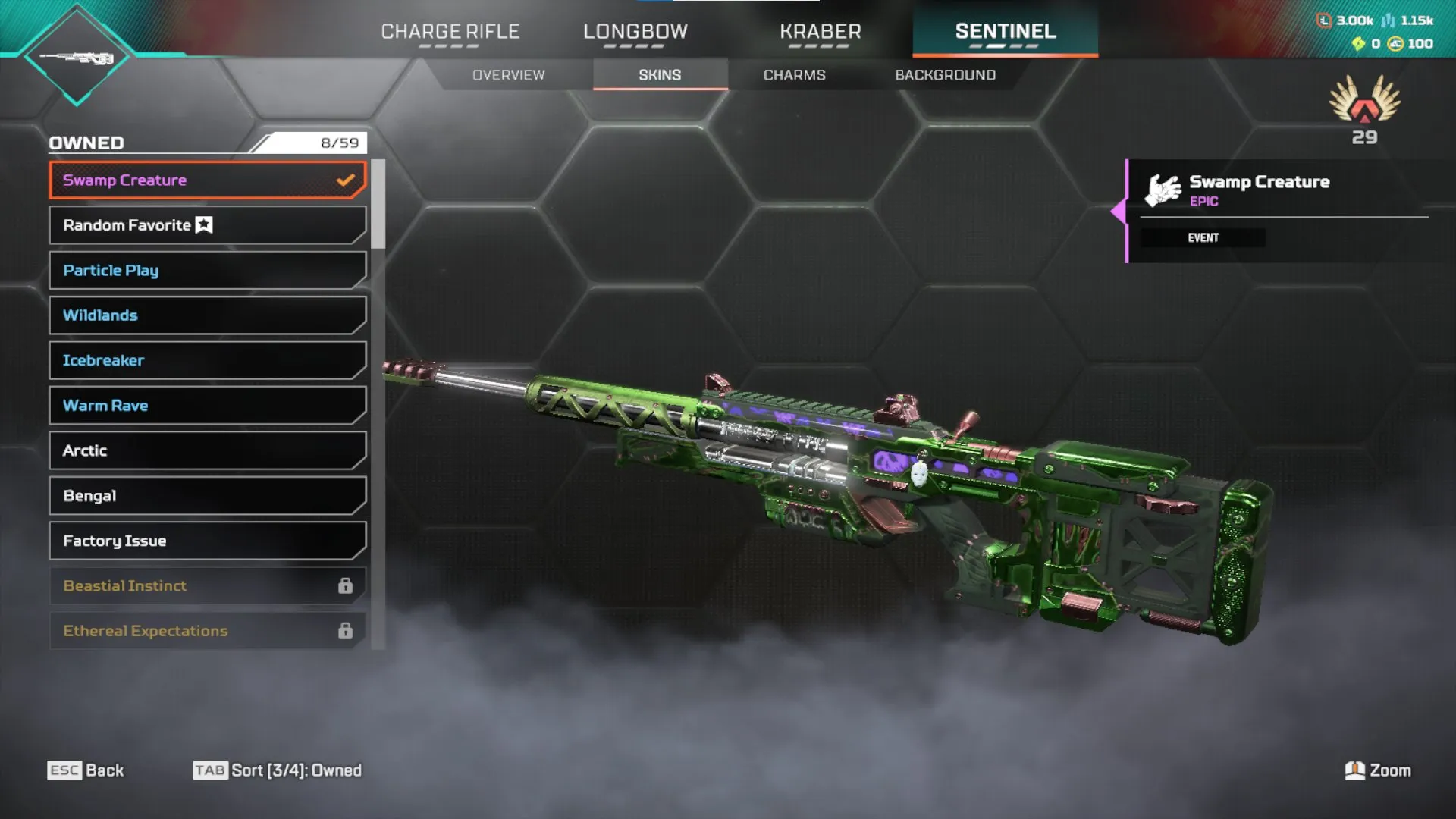The image size is (1456, 819).
Task: Click the Zoom magnifier icon
Action: [x=1354, y=770]
